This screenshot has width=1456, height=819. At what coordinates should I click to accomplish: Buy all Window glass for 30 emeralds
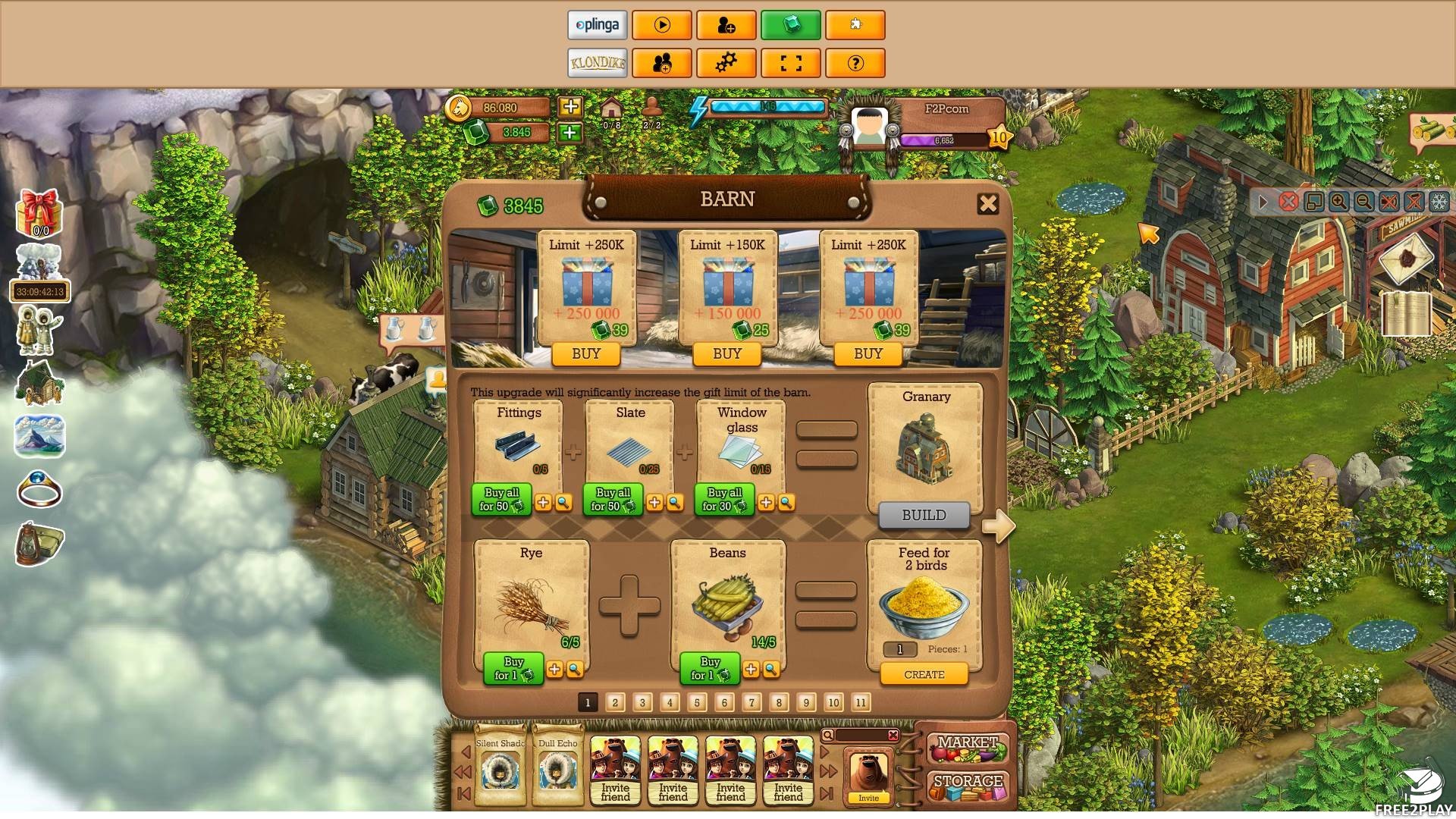click(724, 500)
